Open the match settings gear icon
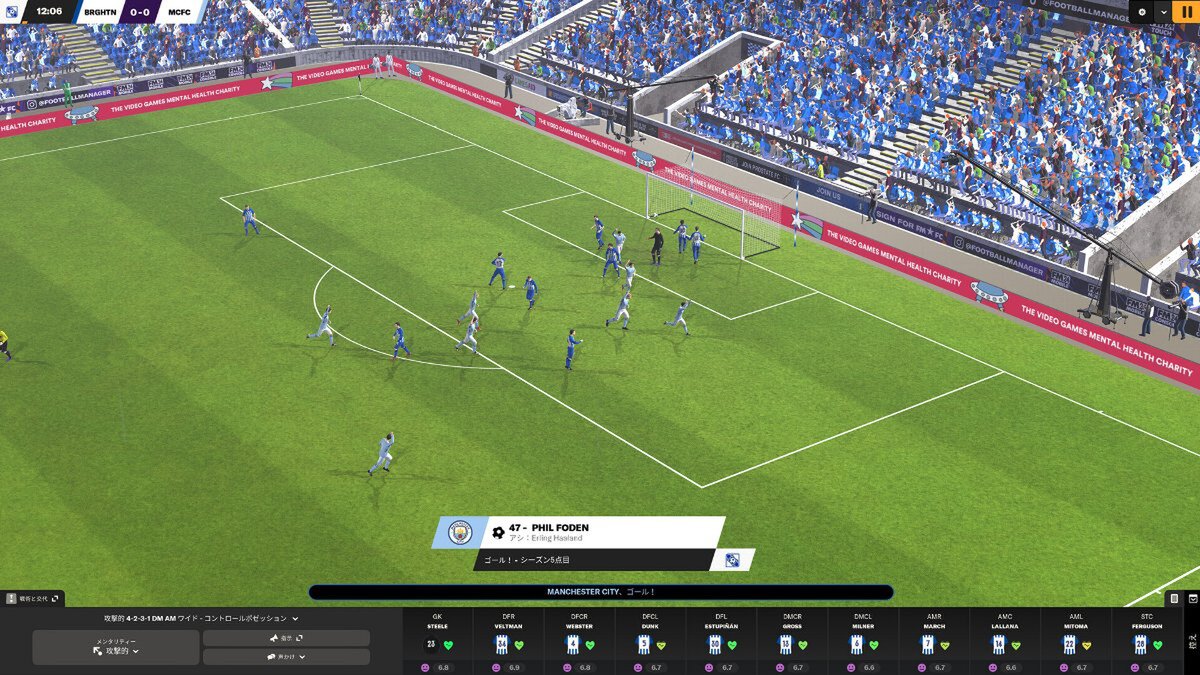 point(1142,11)
